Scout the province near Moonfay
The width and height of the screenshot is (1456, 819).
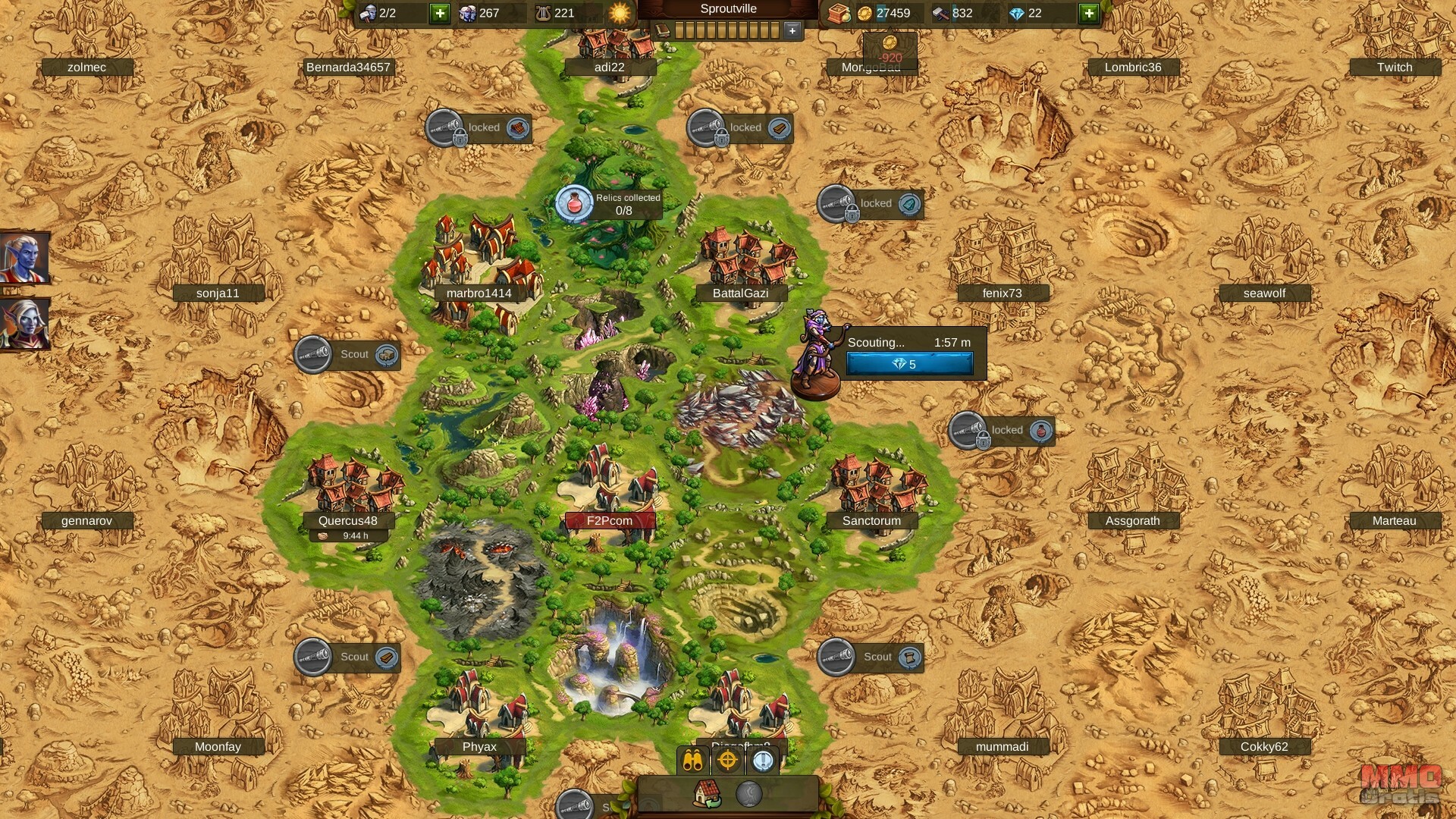pyautogui.click(x=347, y=657)
